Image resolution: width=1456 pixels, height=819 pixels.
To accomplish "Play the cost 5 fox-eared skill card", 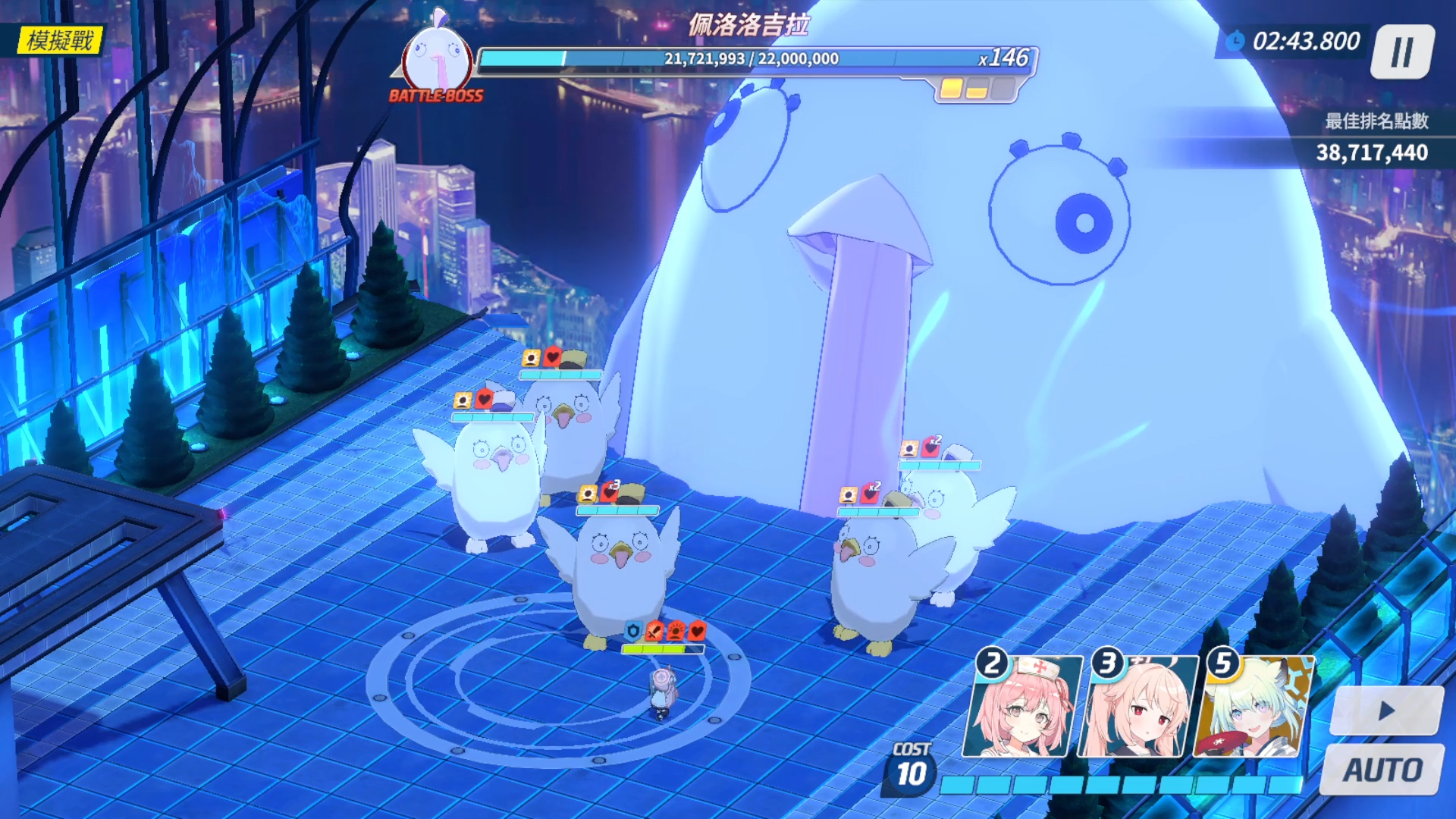I will 1253,707.
